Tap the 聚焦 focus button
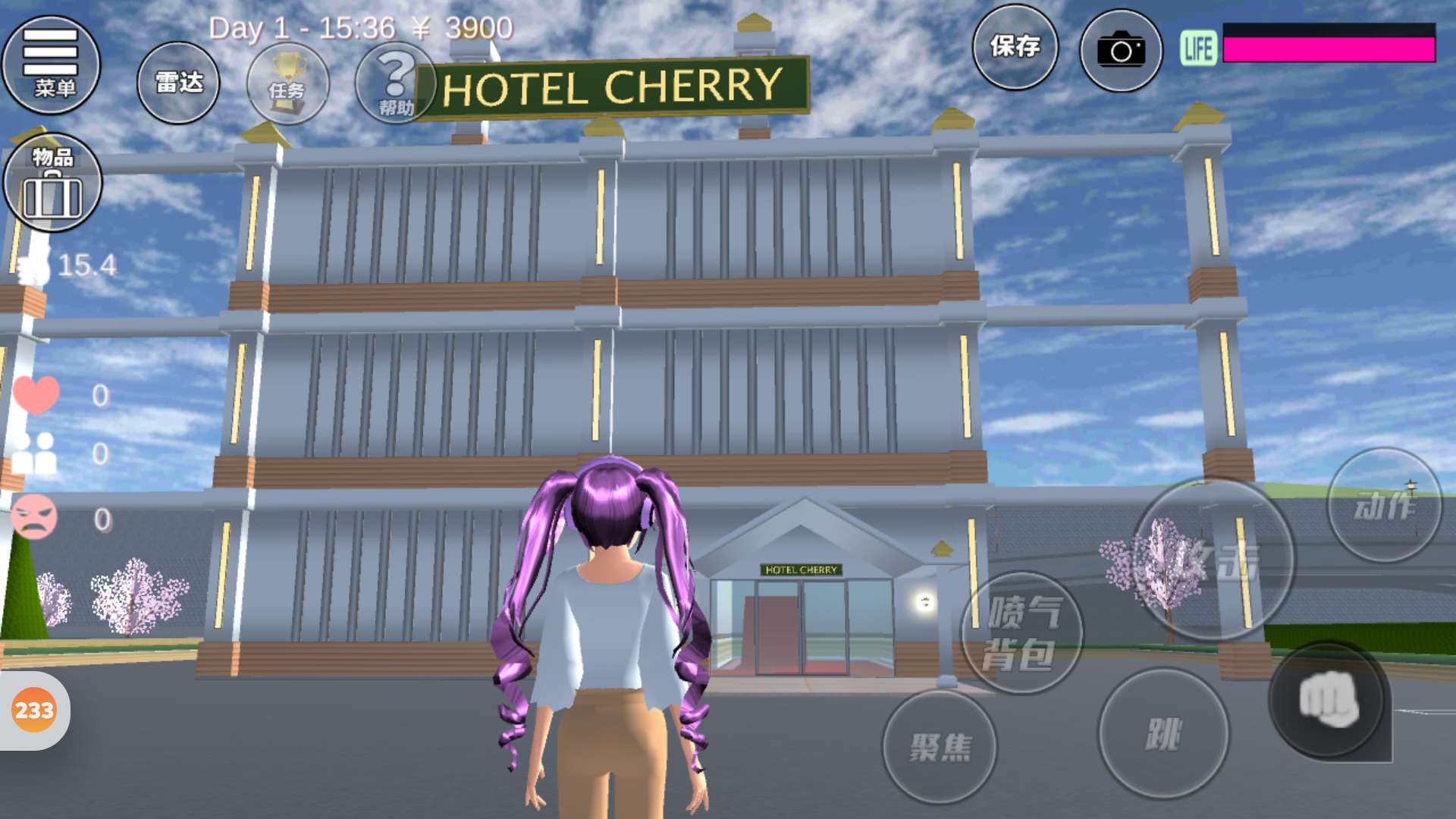 coord(940,746)
